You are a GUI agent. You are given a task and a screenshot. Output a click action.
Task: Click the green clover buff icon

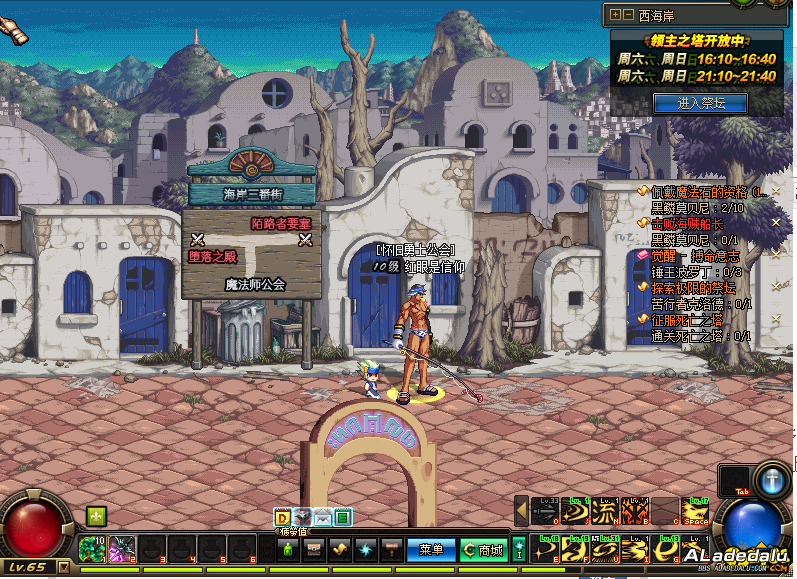coord(96,516)
